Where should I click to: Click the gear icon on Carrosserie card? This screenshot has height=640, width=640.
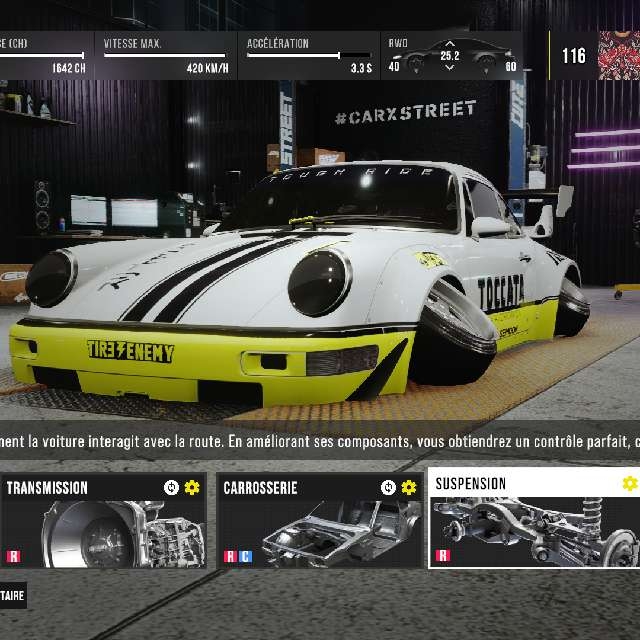409,488
